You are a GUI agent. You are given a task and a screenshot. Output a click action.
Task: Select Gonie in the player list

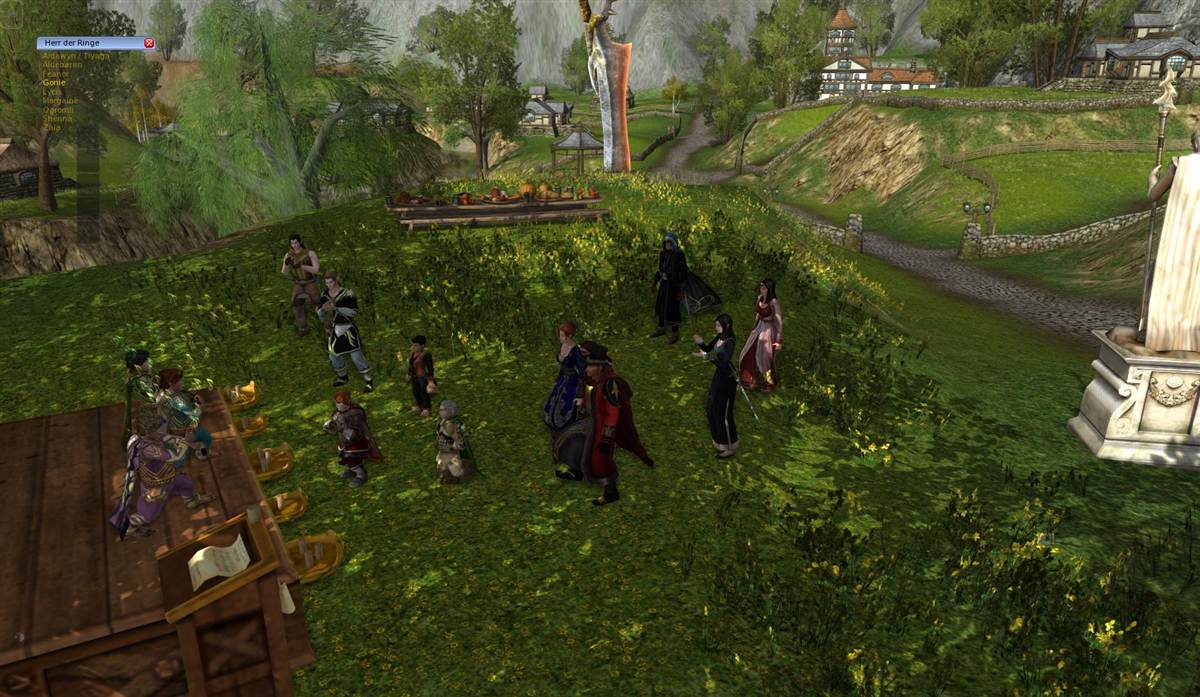click(55, 82)
